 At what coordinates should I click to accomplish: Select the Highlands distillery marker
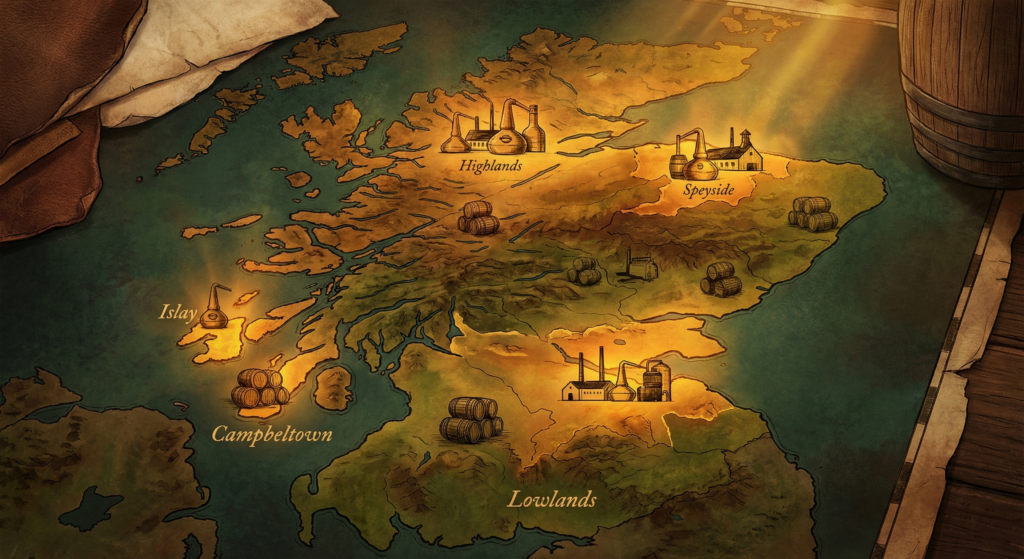(494, 129)
